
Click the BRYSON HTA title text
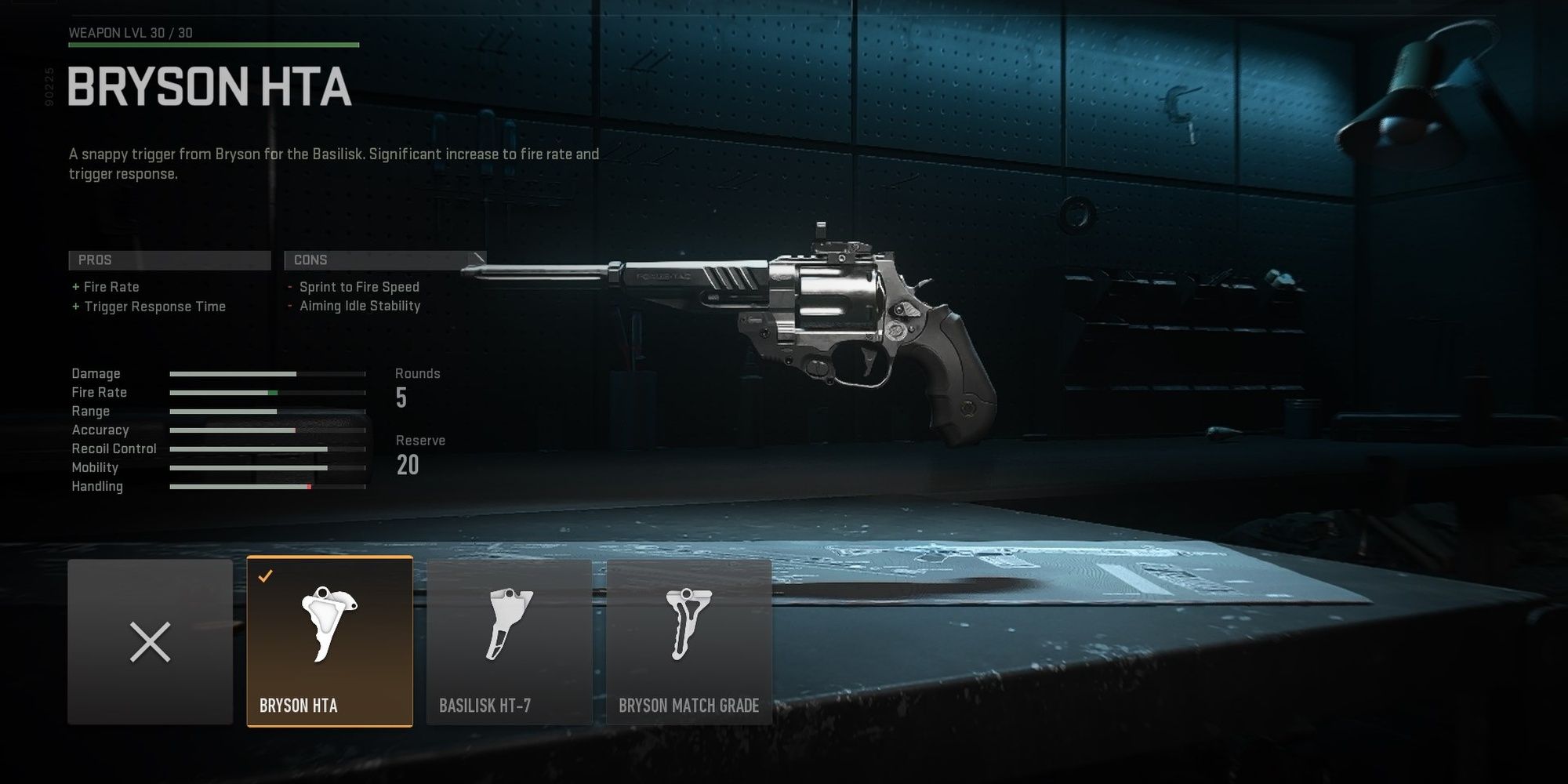coord(208,89)
